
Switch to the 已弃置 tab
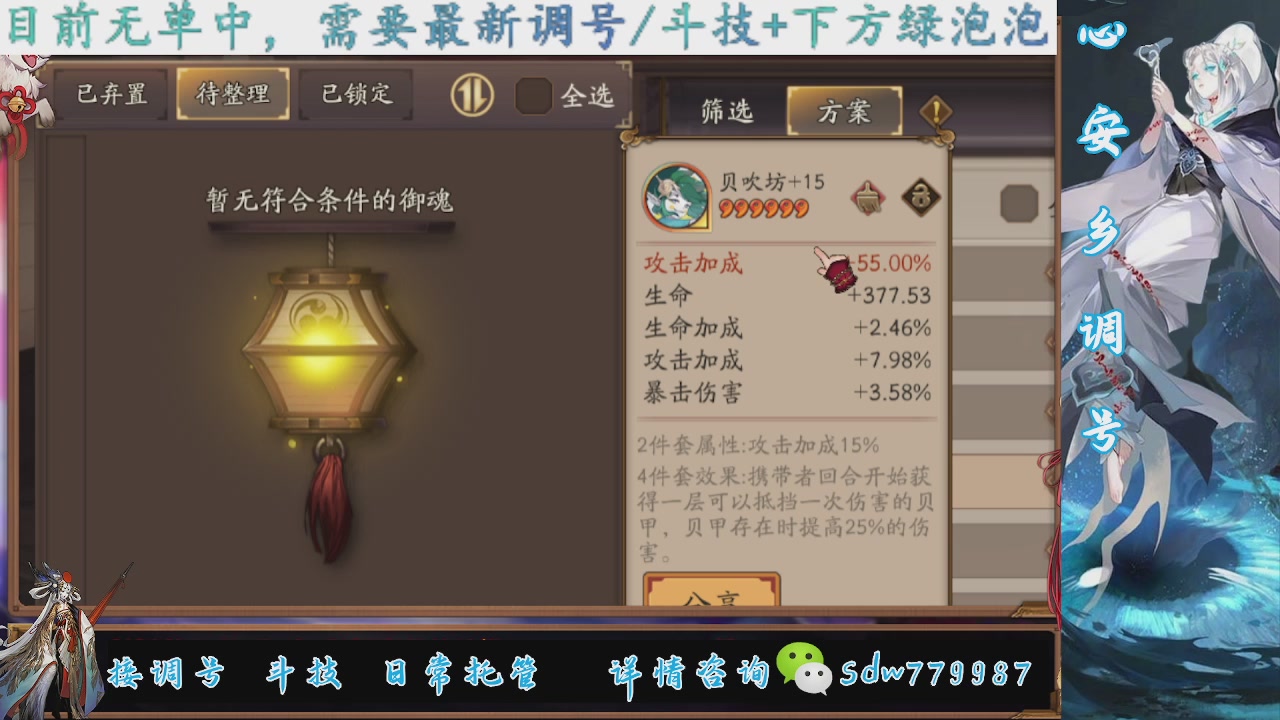(109, 93)
